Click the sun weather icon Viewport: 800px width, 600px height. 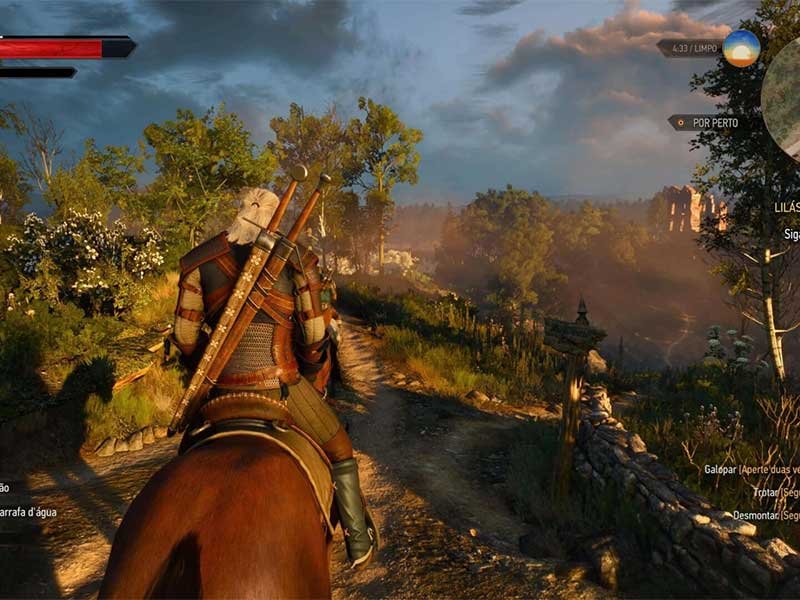[741, 48]
